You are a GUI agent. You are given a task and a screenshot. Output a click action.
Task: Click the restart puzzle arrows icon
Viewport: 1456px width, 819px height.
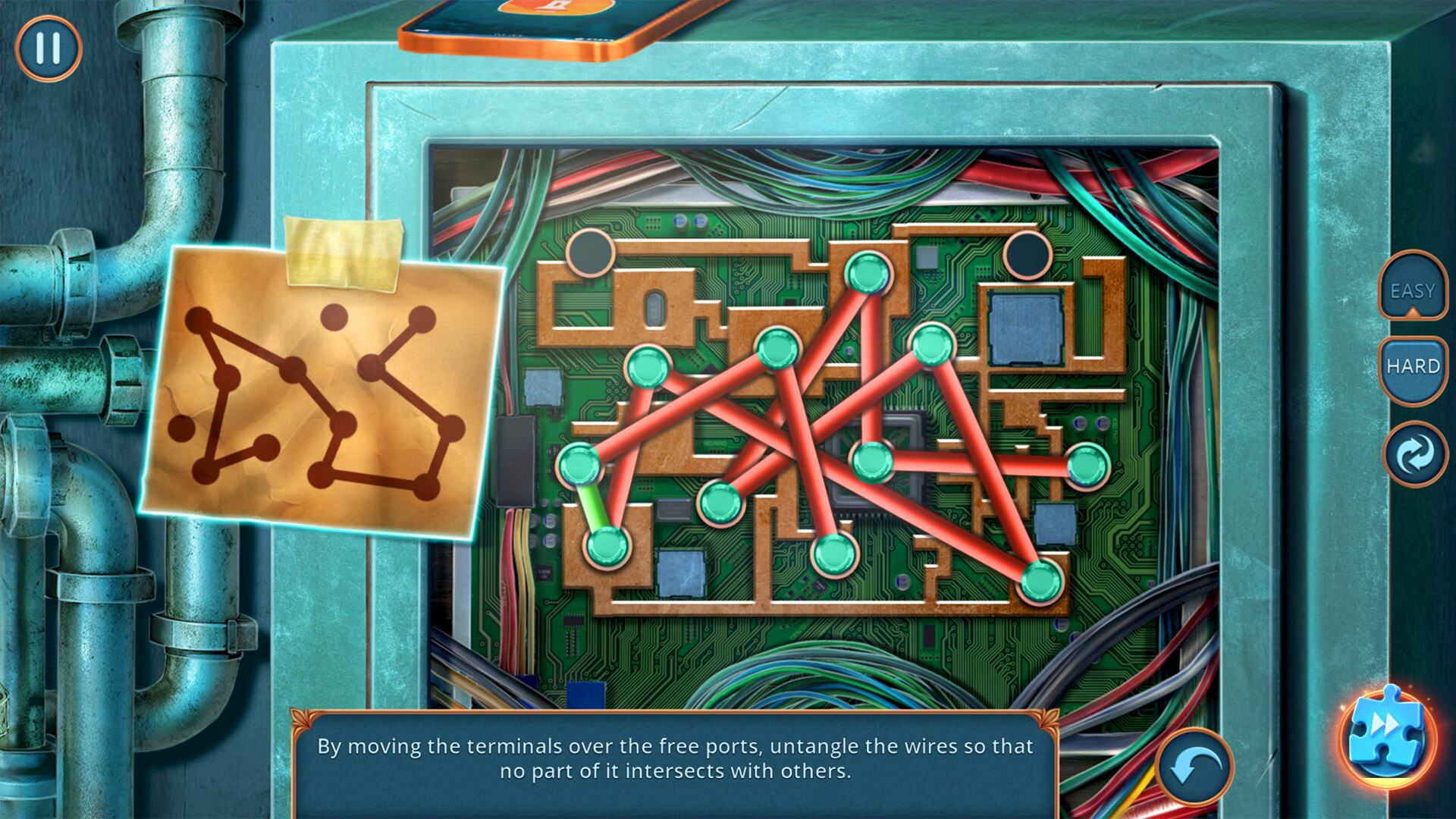pos(1412,455)
